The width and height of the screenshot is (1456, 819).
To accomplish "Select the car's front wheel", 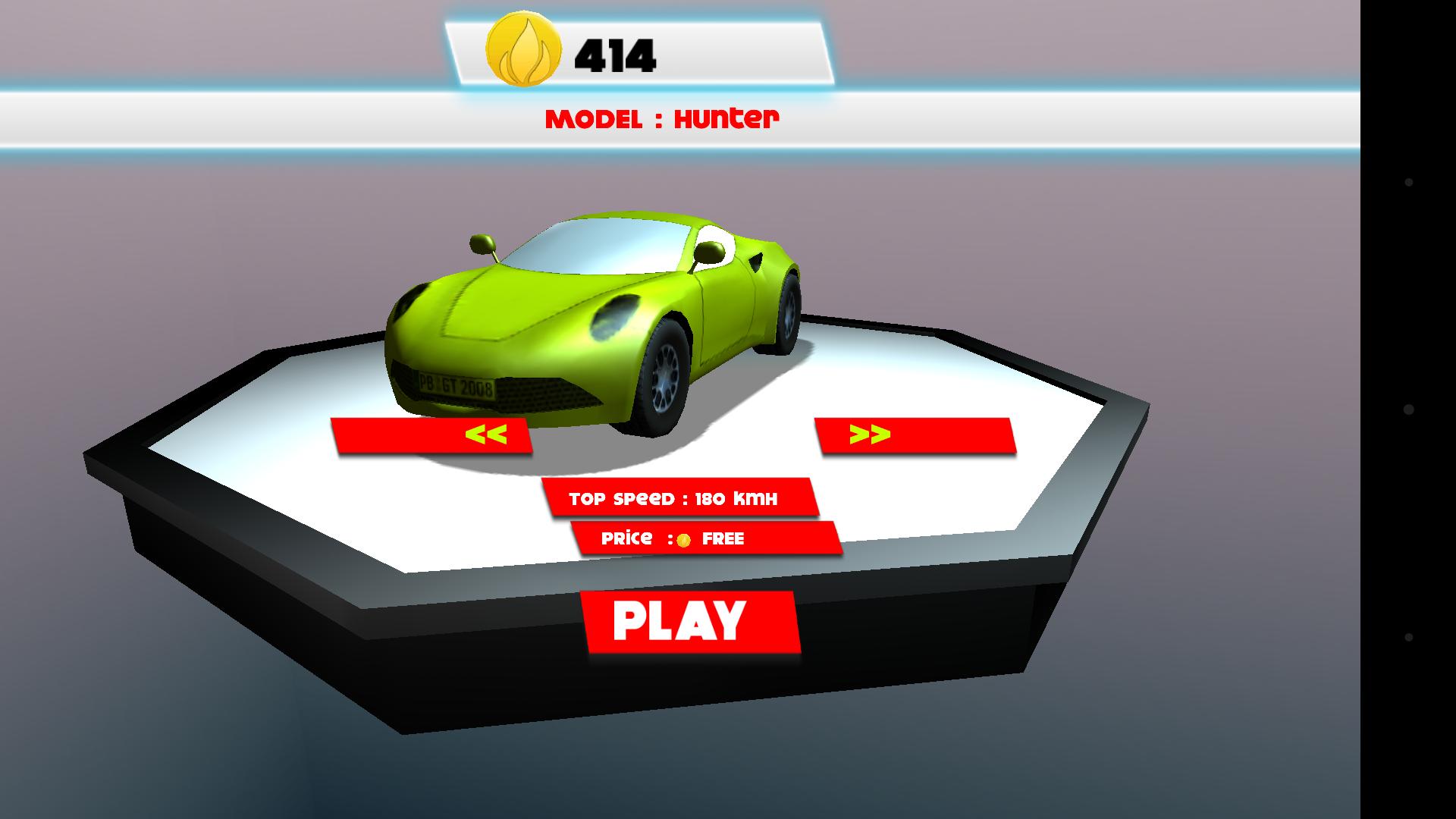I will click(x=667, y=379).
